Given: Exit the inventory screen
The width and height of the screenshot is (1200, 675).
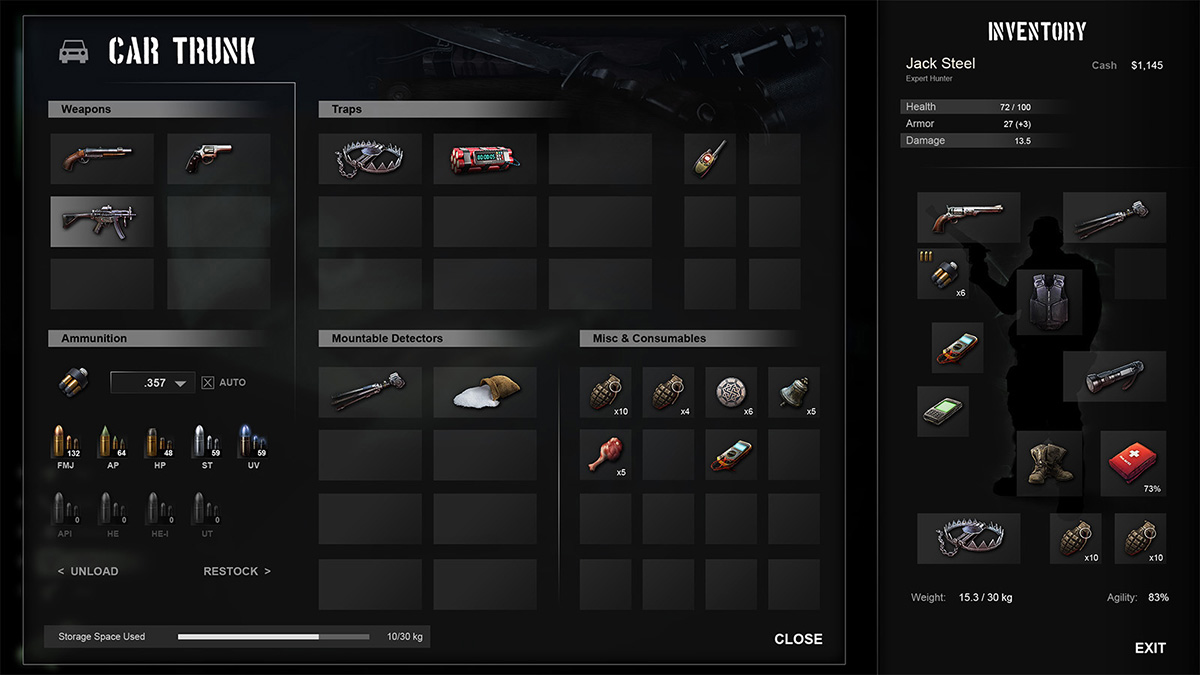Looking at the screenshot, I should 1150,648.
